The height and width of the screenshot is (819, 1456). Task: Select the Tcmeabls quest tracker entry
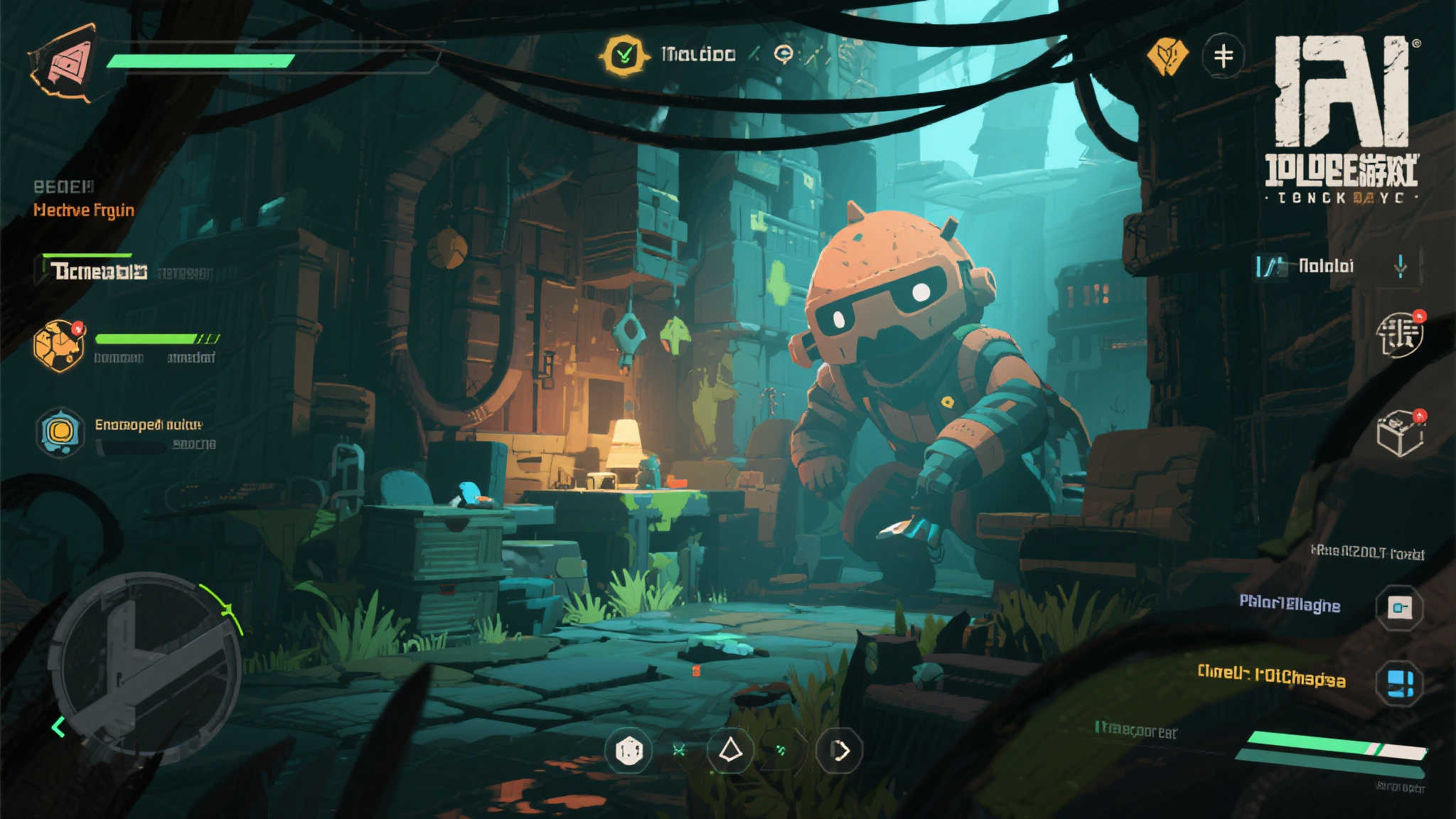tap(99, 271)
